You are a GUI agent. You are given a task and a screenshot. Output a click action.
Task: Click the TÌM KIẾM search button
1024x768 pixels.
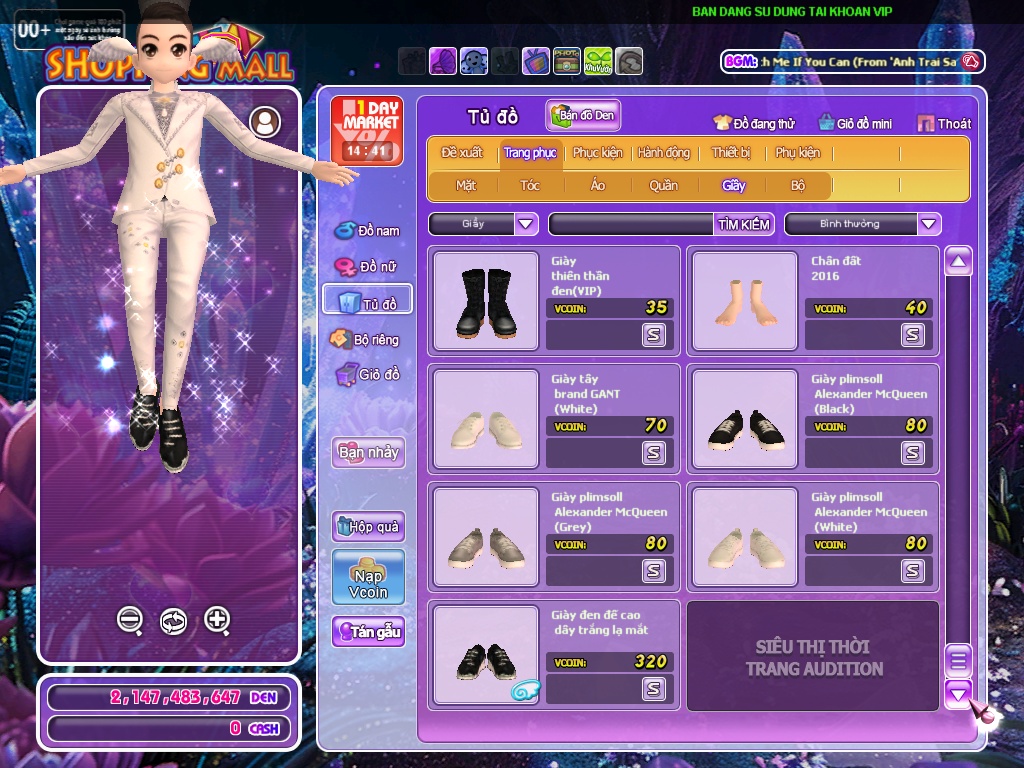coord(744,224)
